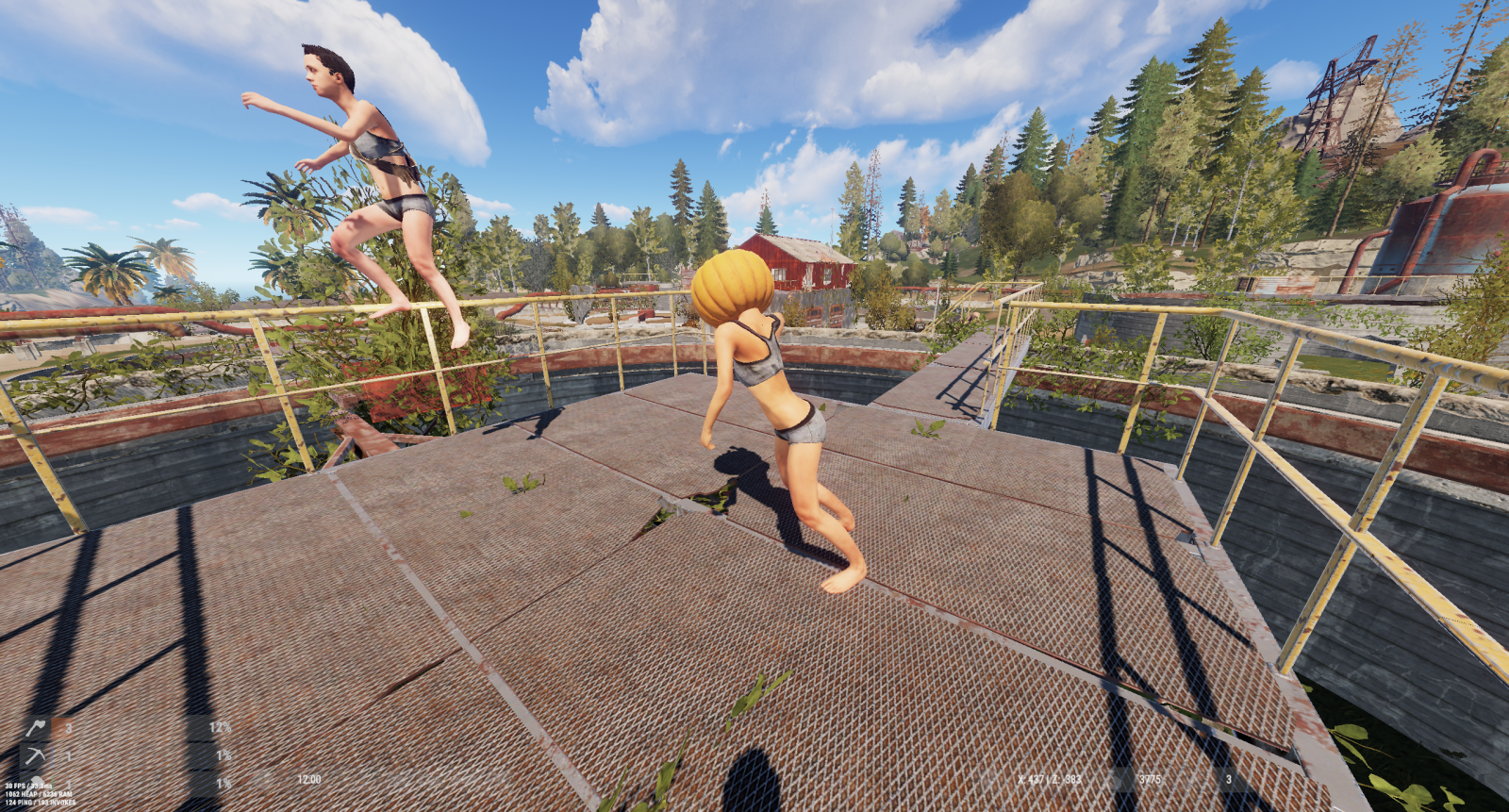Image resolution: width=1509 pixels, height=812 pixels.
Task: Click the hatchet icon in the HUD
Action: 36,728
